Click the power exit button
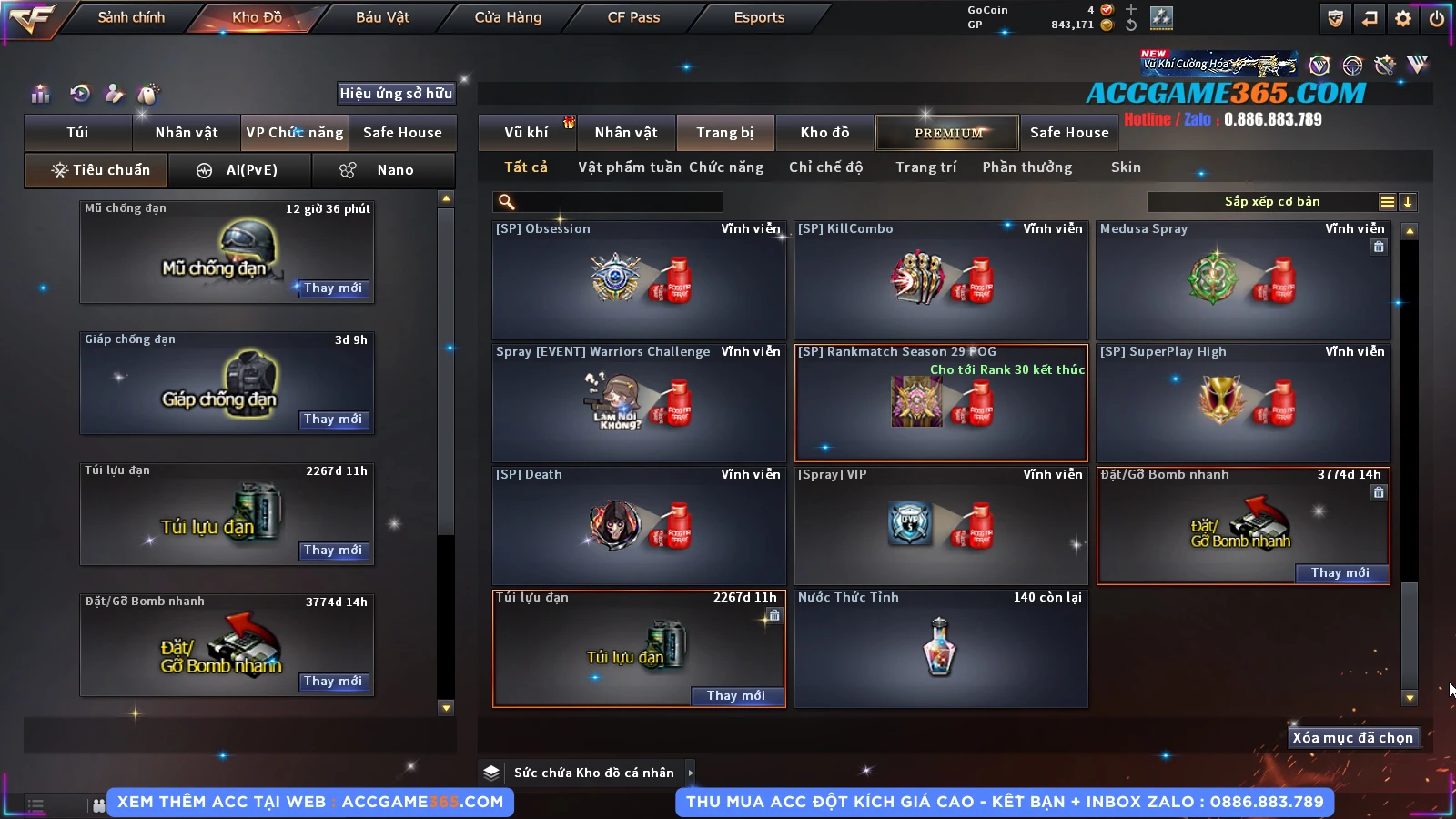 click(x=1437, y=18)
